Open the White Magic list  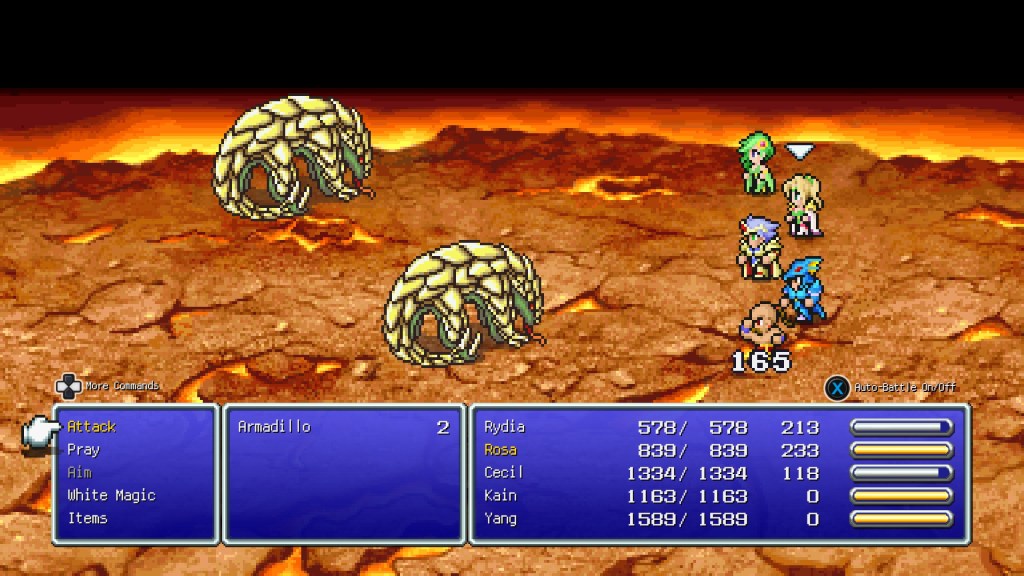[x=111, y=495]
